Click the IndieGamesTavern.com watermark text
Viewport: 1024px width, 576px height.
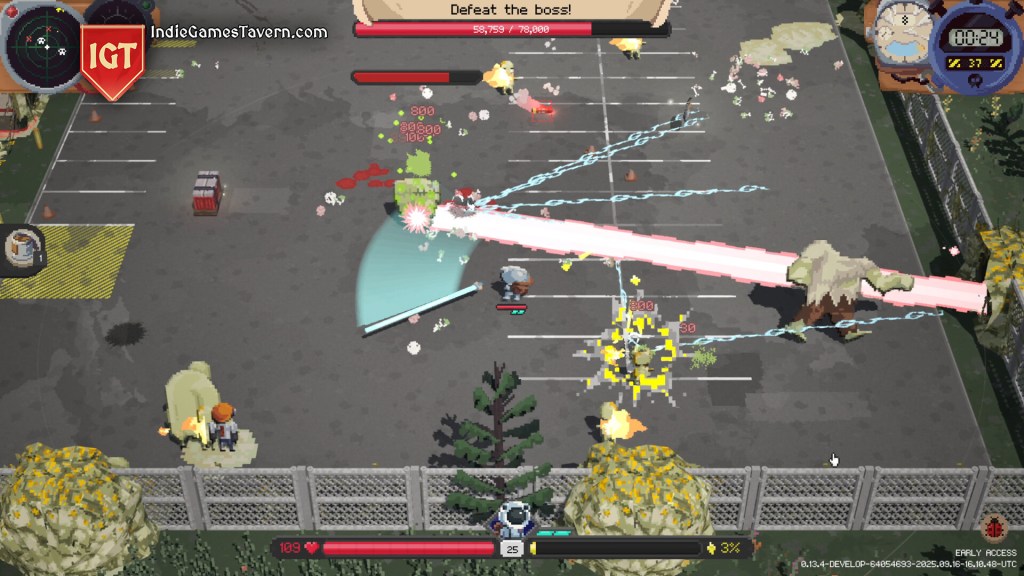(239, 32)
